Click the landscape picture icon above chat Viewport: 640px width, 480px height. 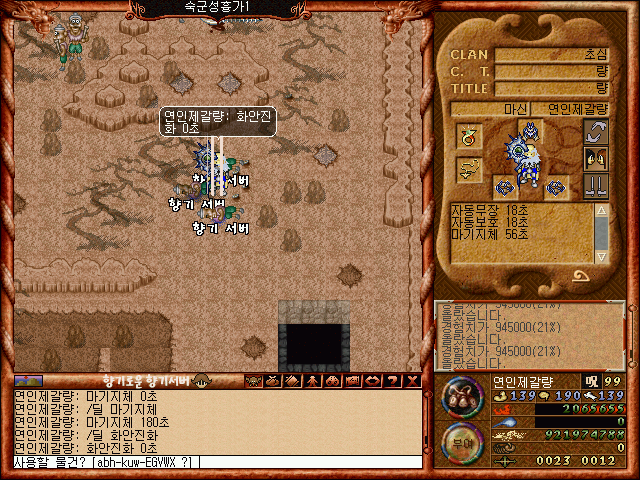28,380
